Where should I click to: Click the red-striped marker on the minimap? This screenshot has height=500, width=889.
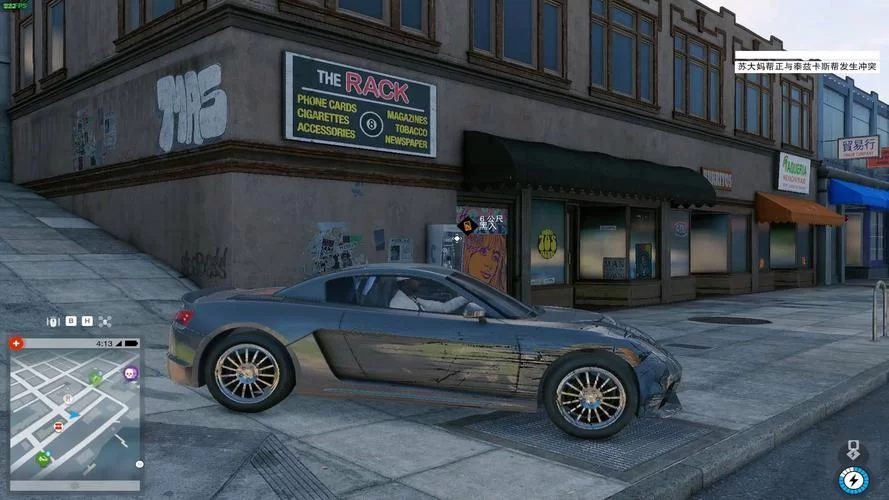point(58,426)
